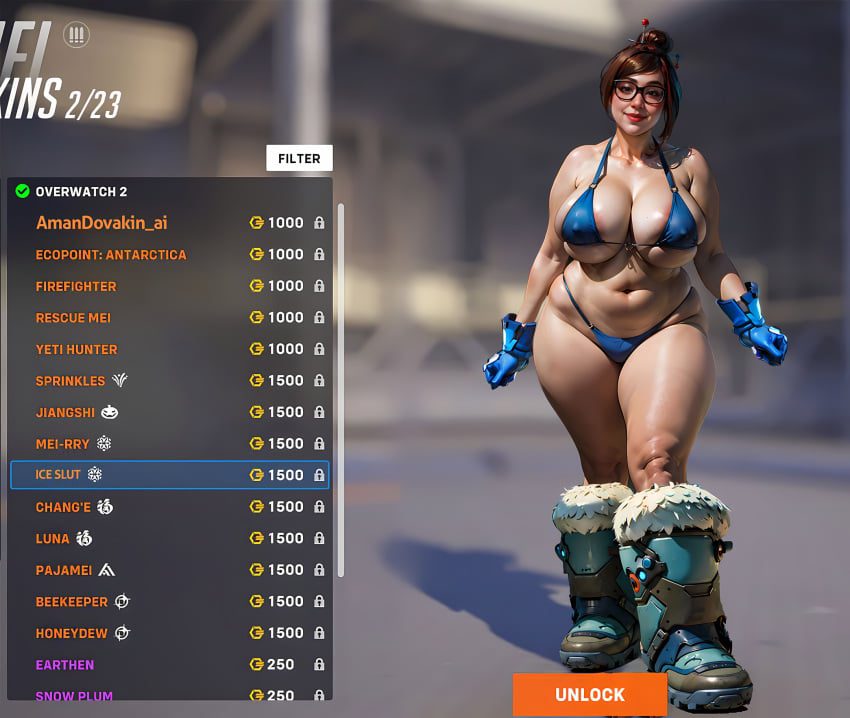
Task: Select the AmanDovakin_ai list entry
Action: tap(102, 223)
